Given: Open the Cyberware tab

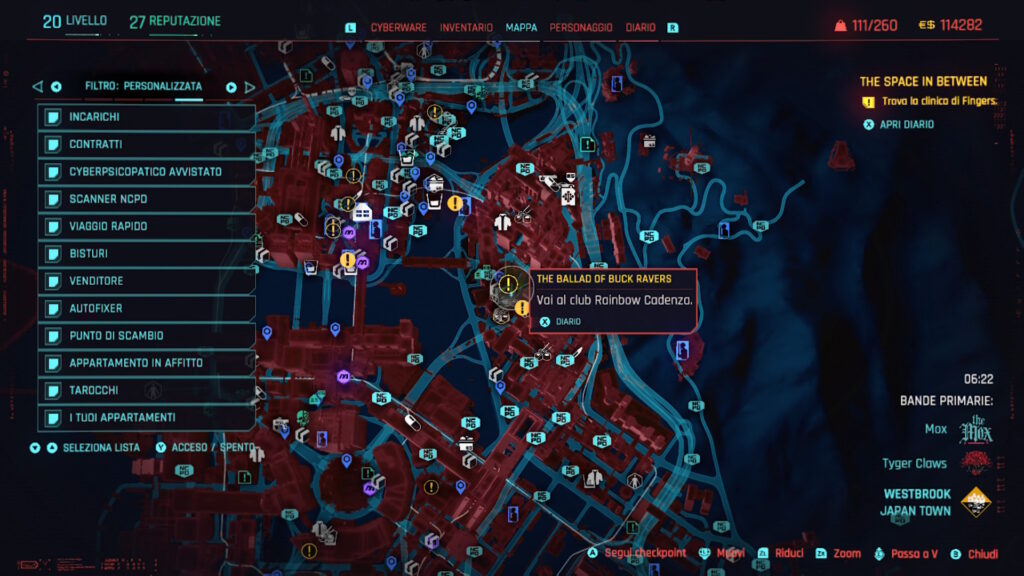Looking at the screenshot, I should click(396, 28).
